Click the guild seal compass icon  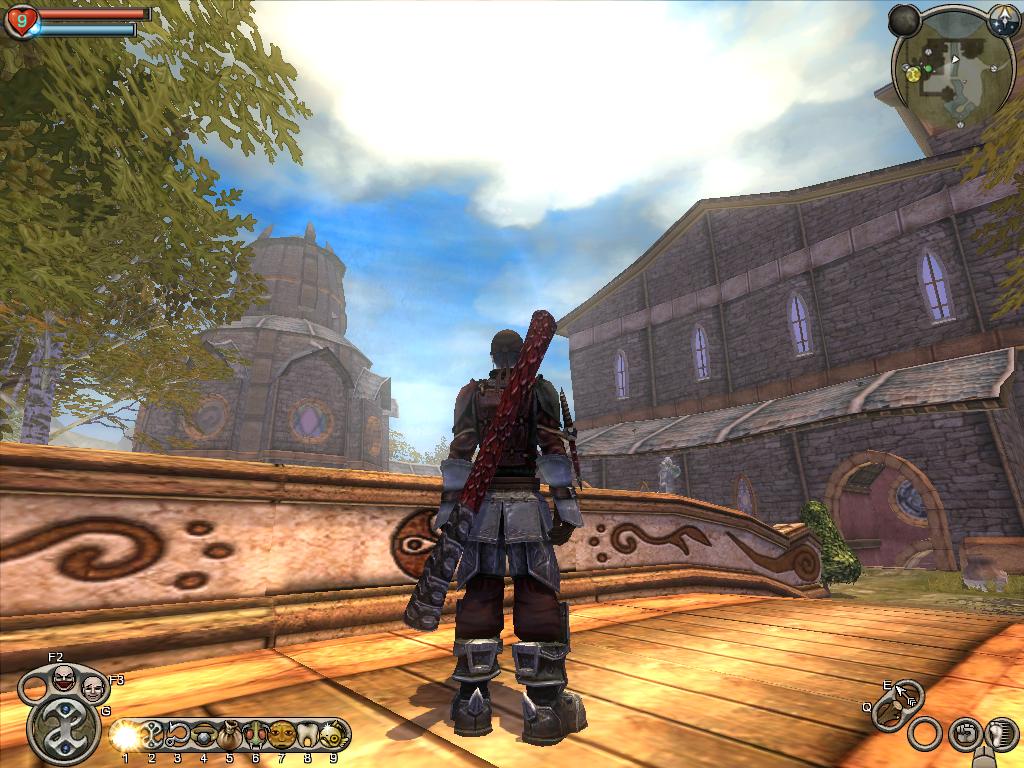point(1003,19)
